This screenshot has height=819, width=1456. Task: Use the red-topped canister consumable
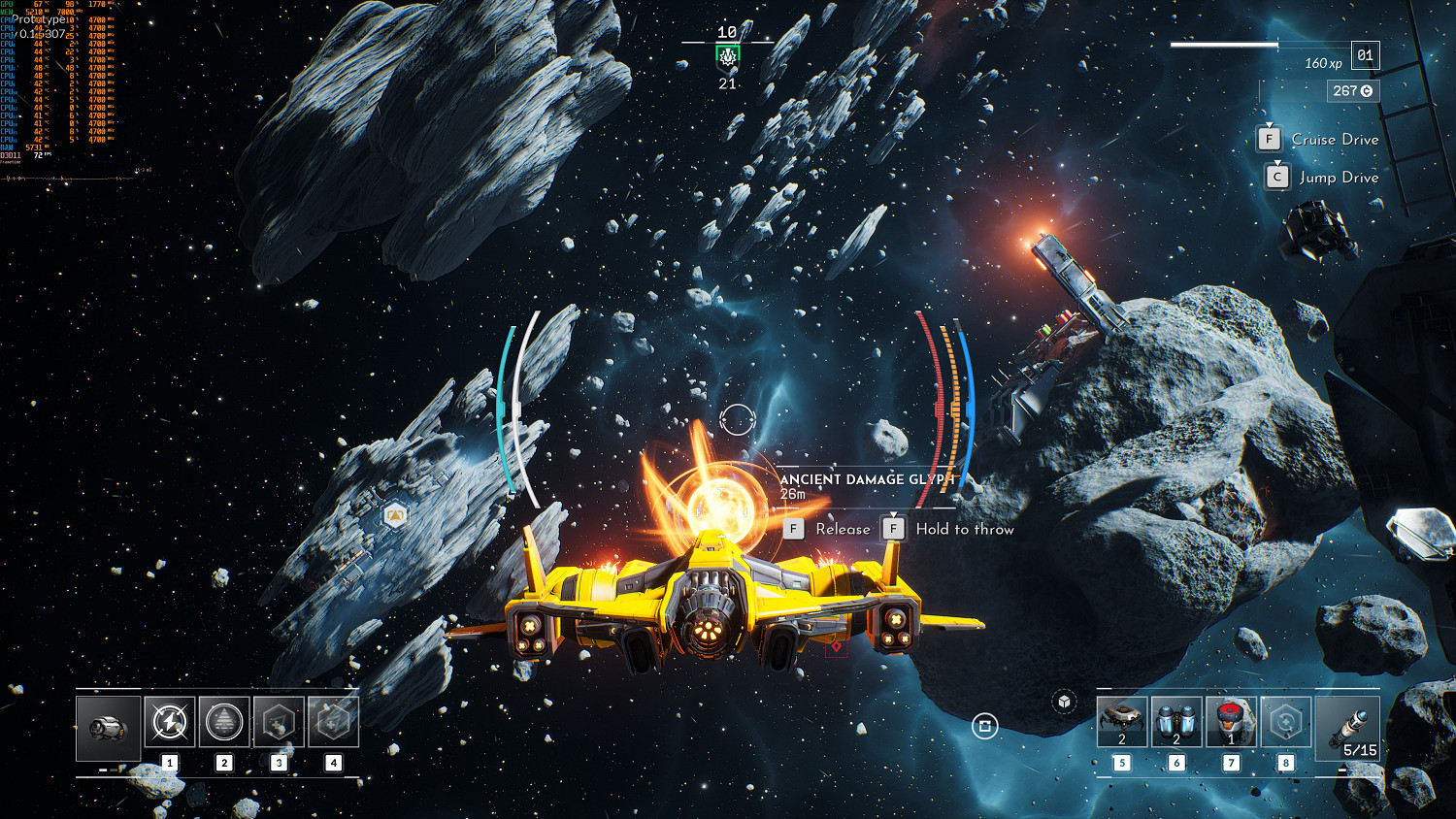coord(1231,722)
